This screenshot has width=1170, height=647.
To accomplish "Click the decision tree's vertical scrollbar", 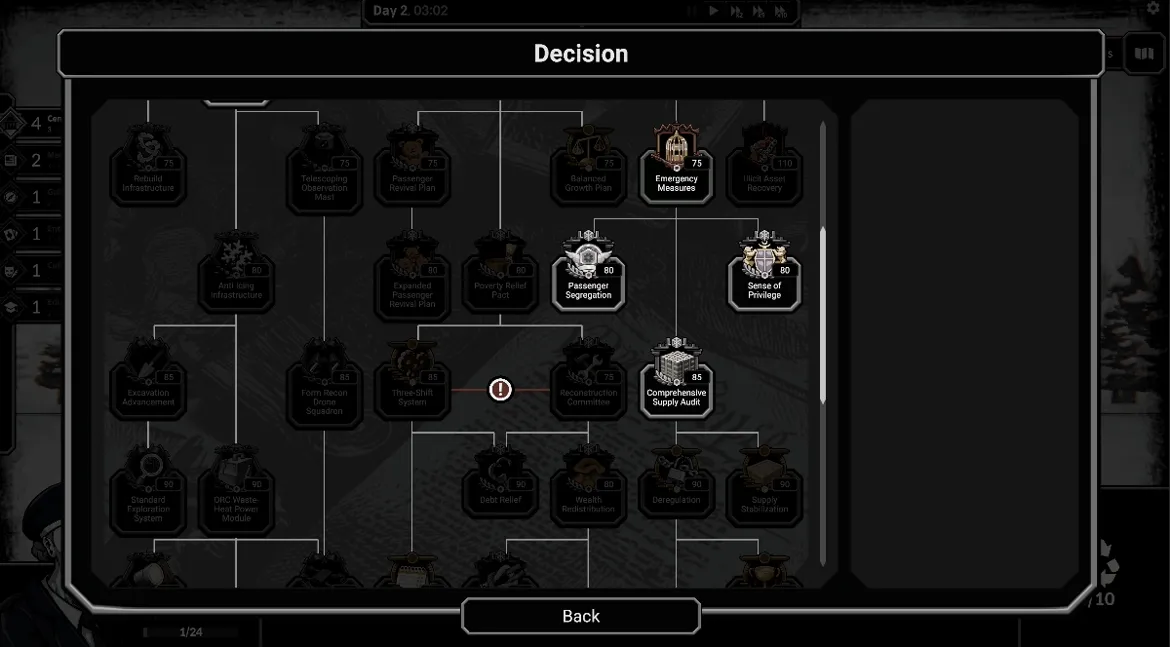I will point(823,315).
